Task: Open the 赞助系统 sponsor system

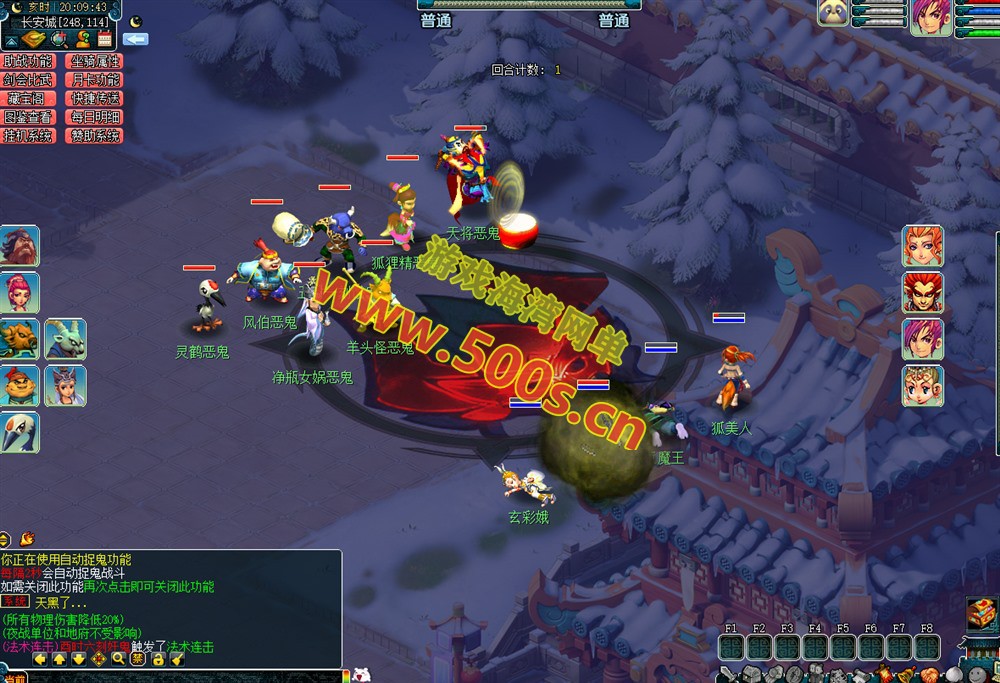Action: 95,136
